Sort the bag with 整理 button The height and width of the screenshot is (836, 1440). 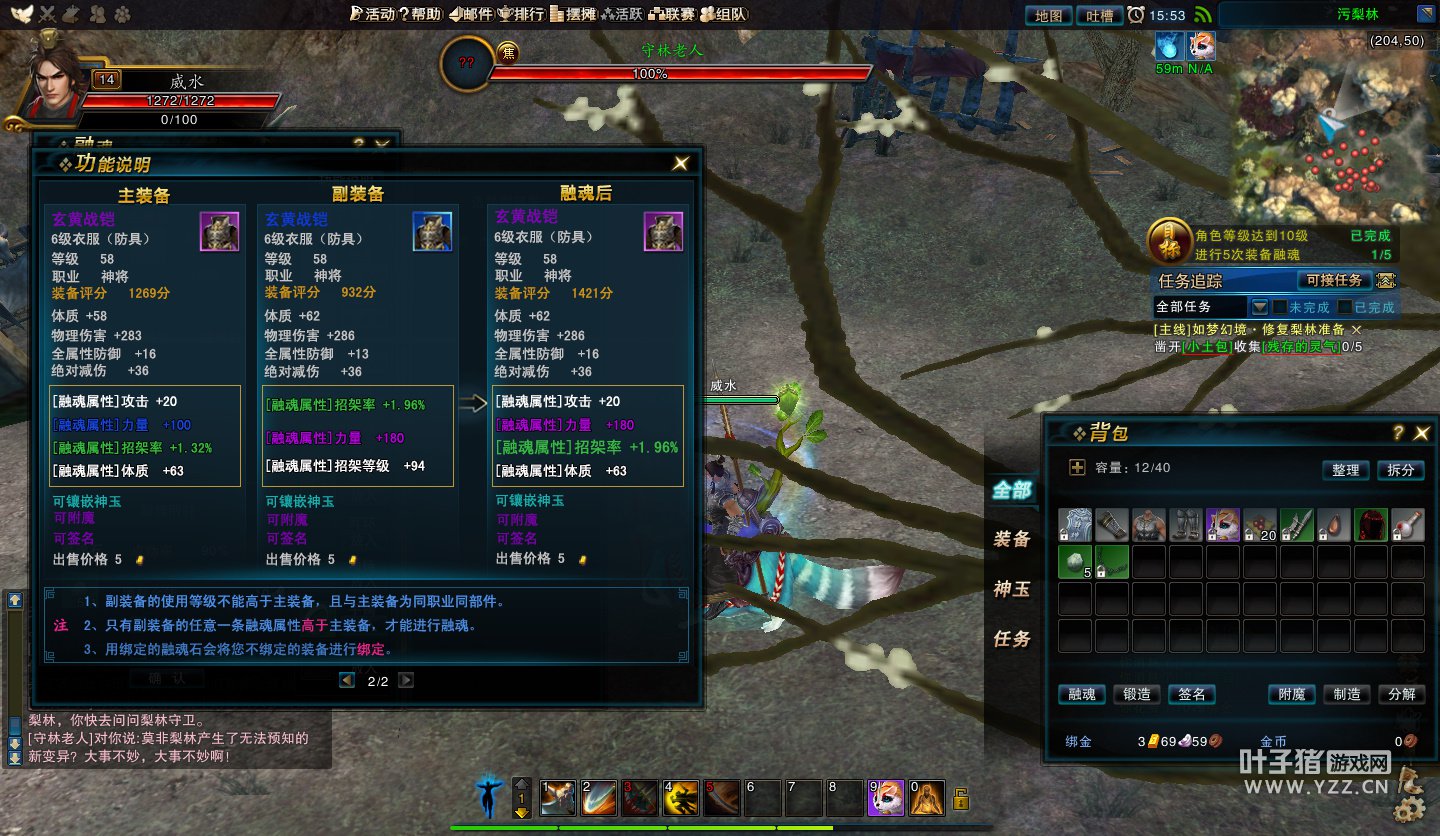[1346, 470]
